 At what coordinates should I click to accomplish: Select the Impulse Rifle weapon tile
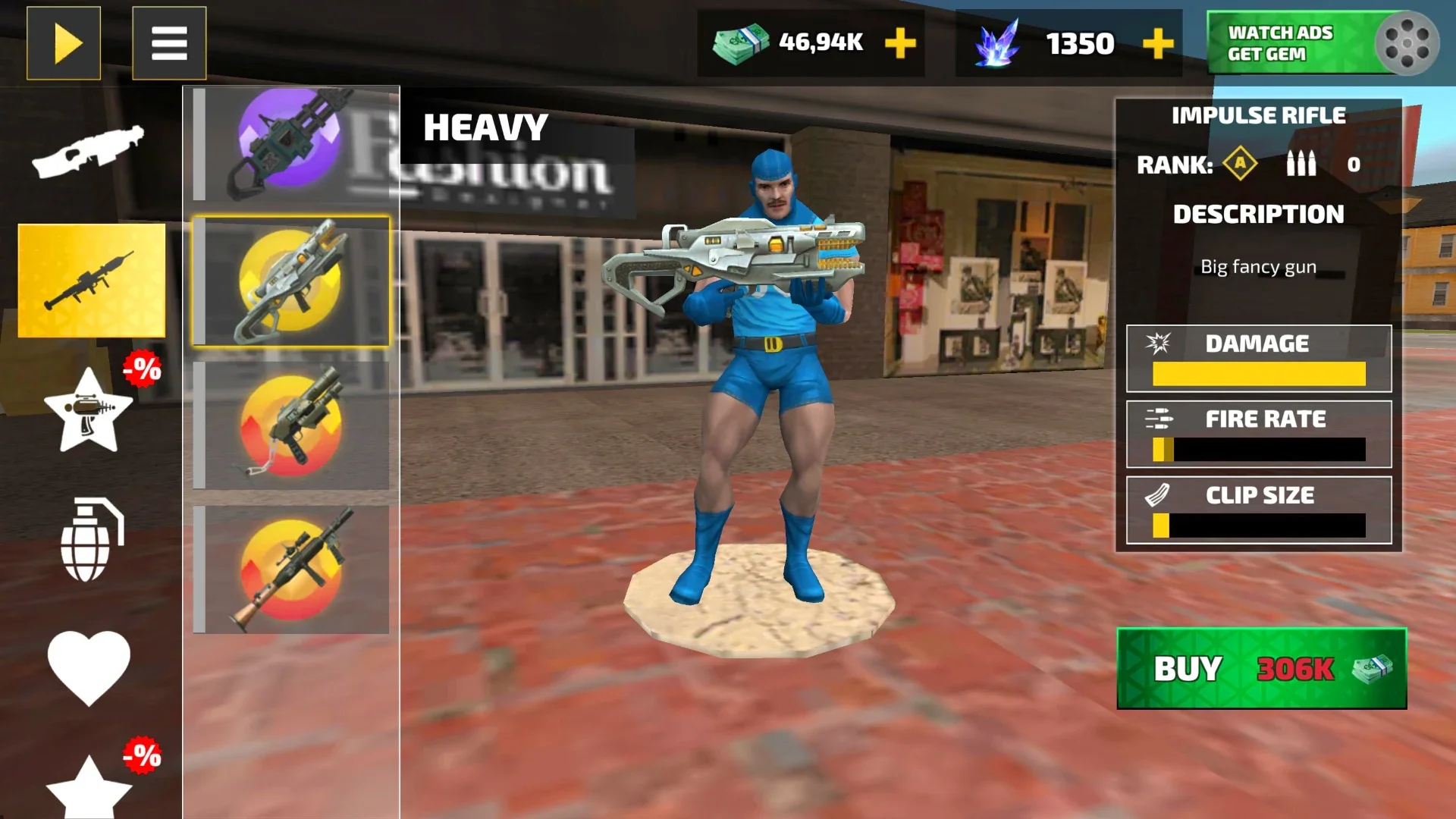point(292,281)
